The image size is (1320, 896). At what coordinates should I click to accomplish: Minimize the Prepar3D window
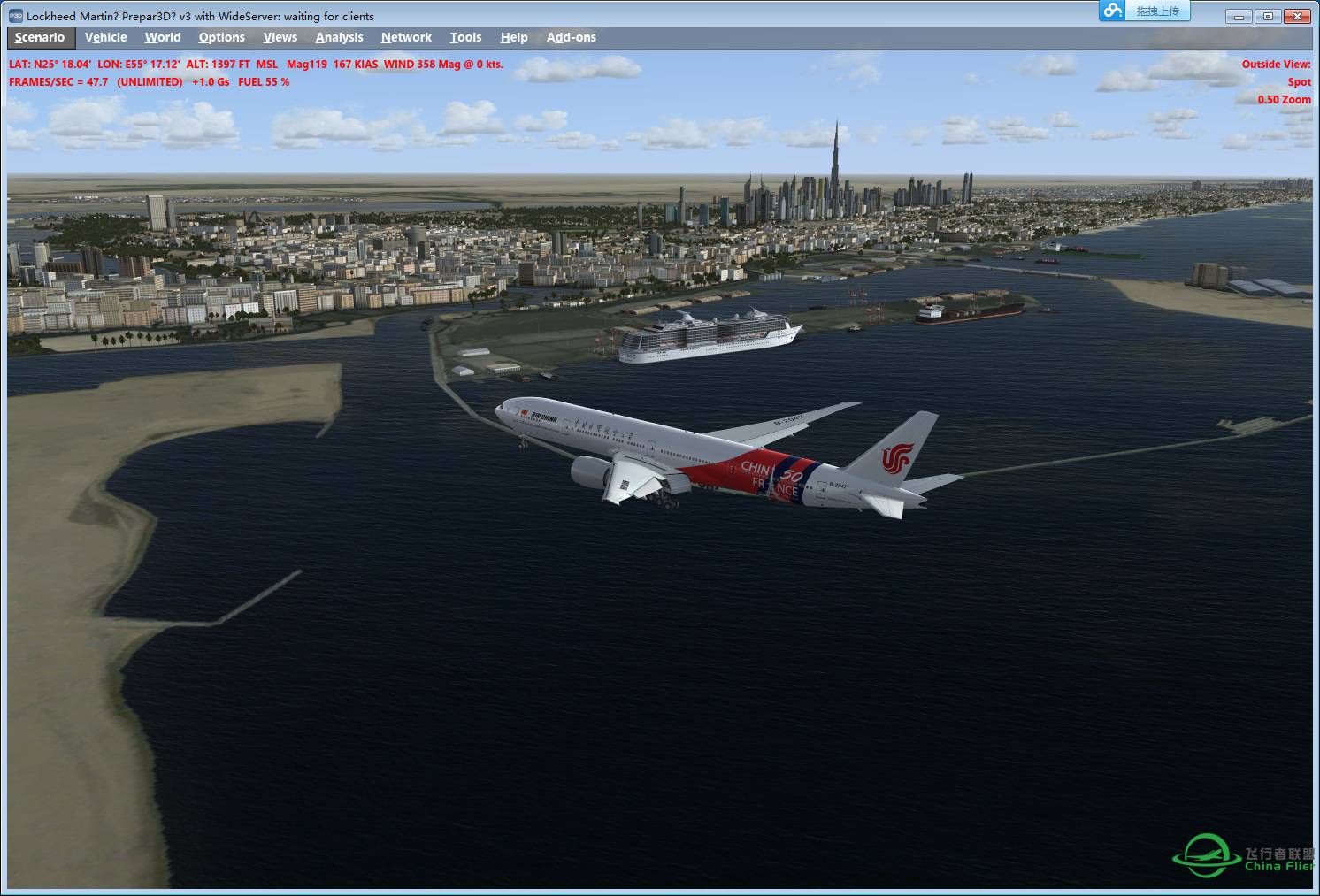(1239, 16)
